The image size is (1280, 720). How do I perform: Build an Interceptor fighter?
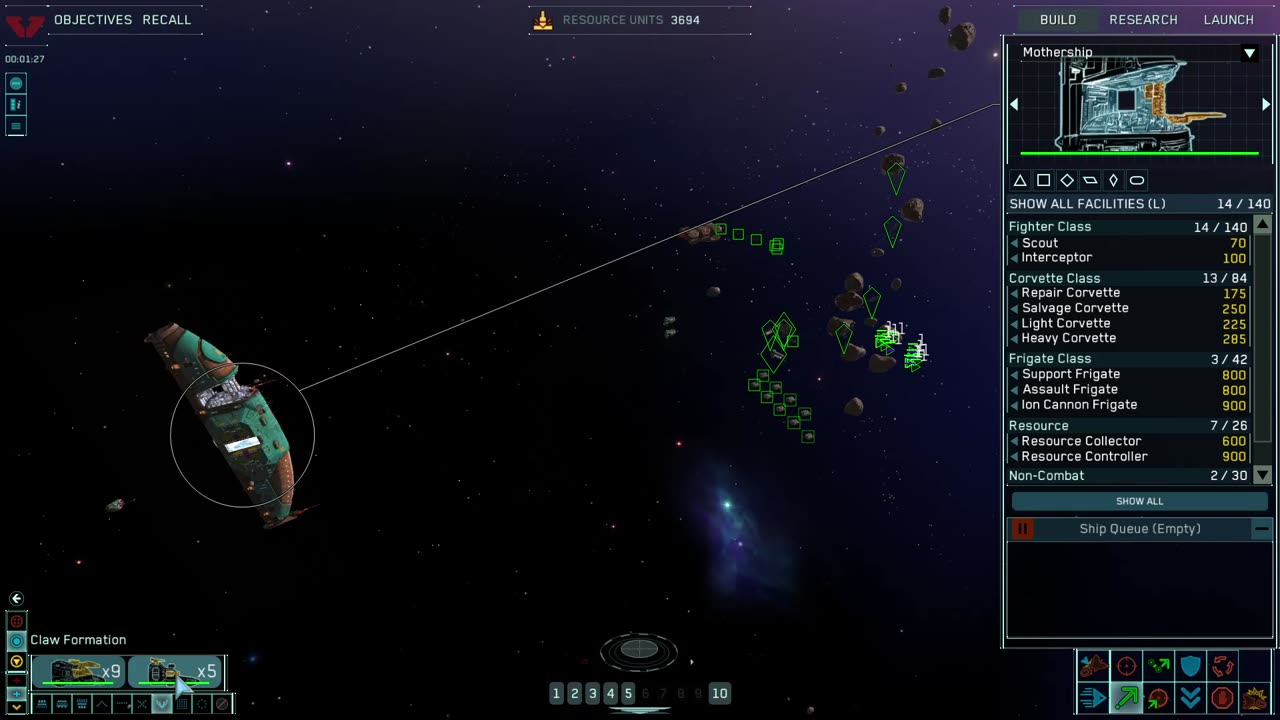click(1056, 258)
